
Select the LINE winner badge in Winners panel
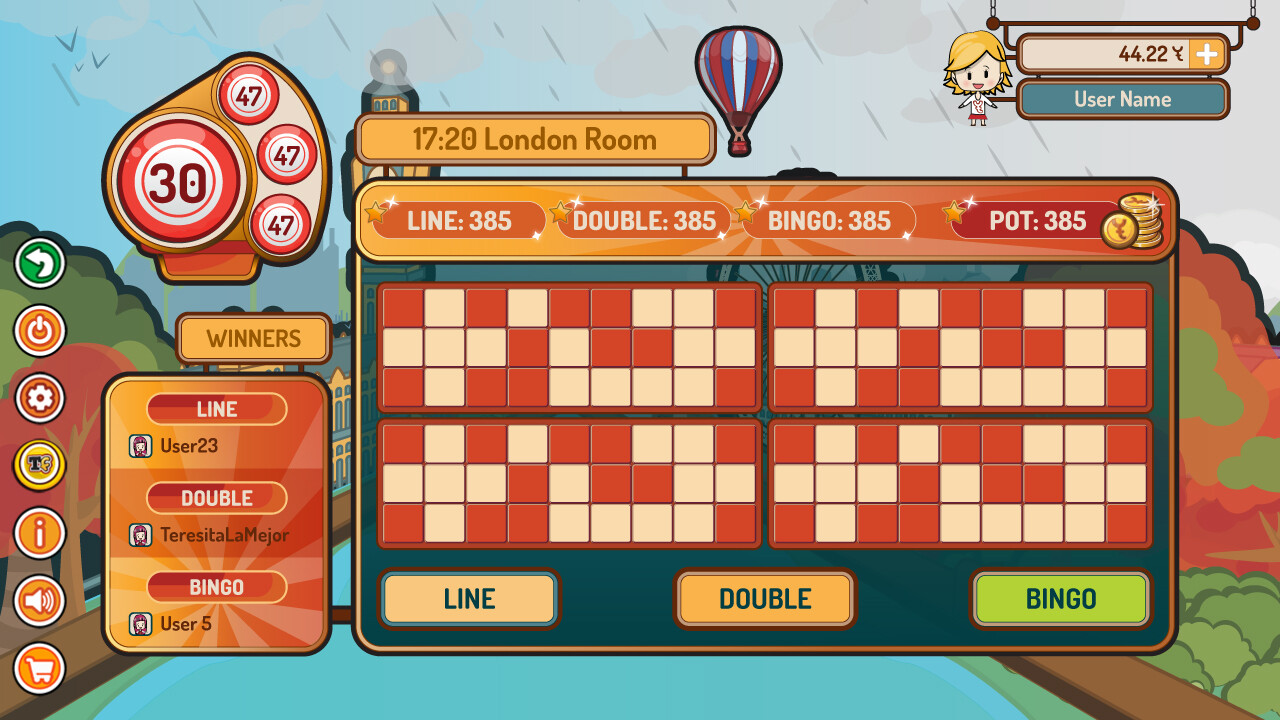pyautogui.click(x=216, y=408)
